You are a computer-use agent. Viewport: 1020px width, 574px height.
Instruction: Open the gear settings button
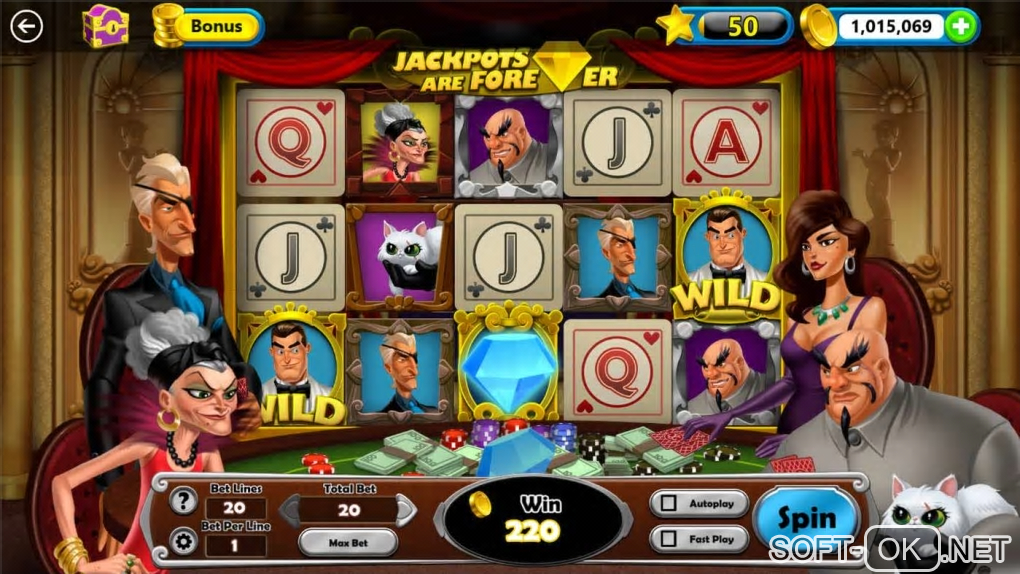[183, 541]
